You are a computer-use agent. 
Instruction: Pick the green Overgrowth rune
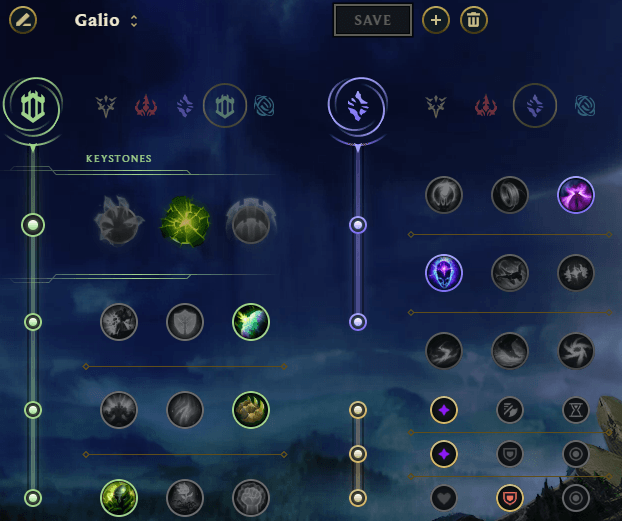[x=119, y=497]
